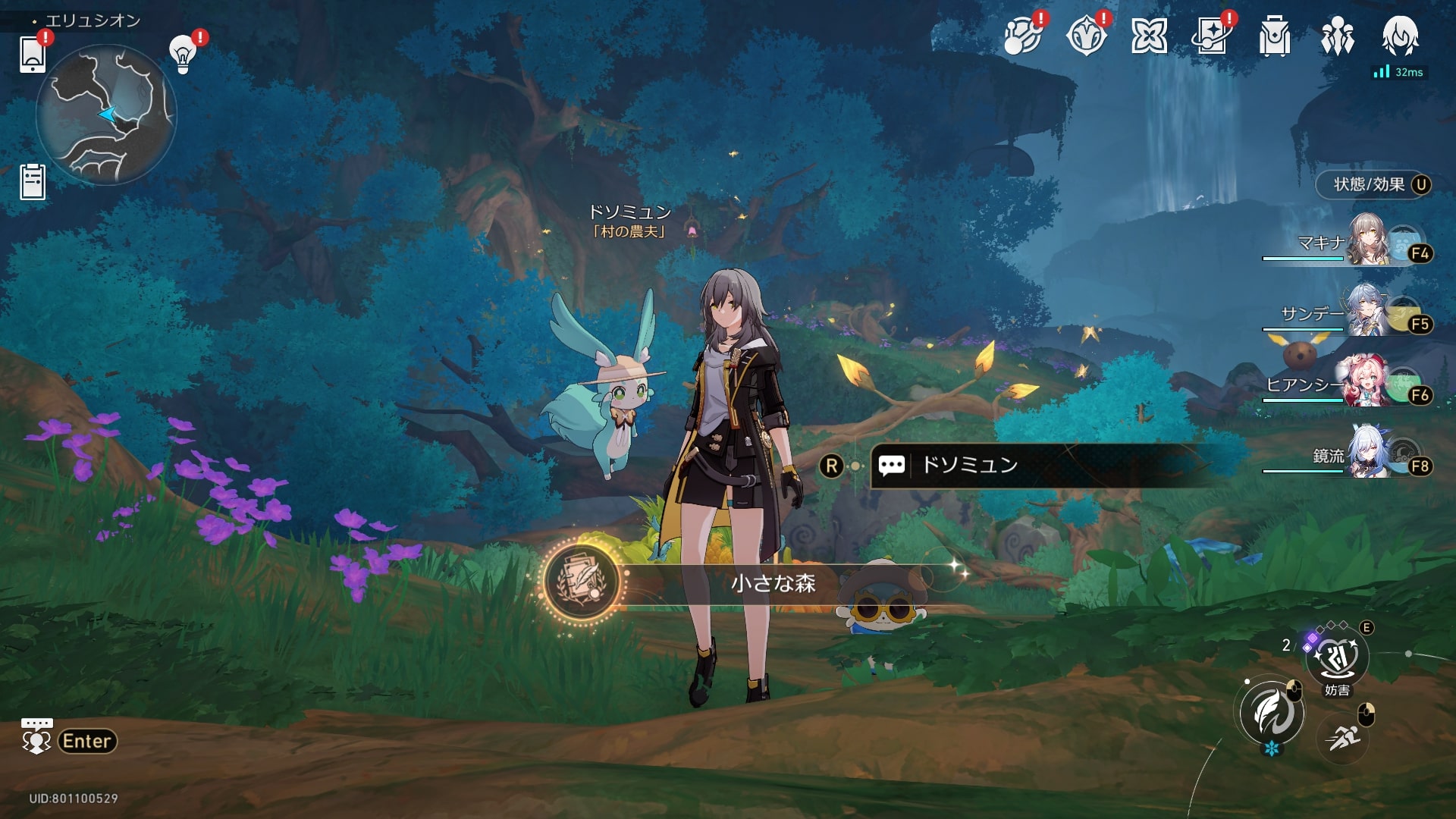This screenshot has width=1456, height=819.
Task: Open the lightbulb tips icon
Action: (x=183, y=55)
